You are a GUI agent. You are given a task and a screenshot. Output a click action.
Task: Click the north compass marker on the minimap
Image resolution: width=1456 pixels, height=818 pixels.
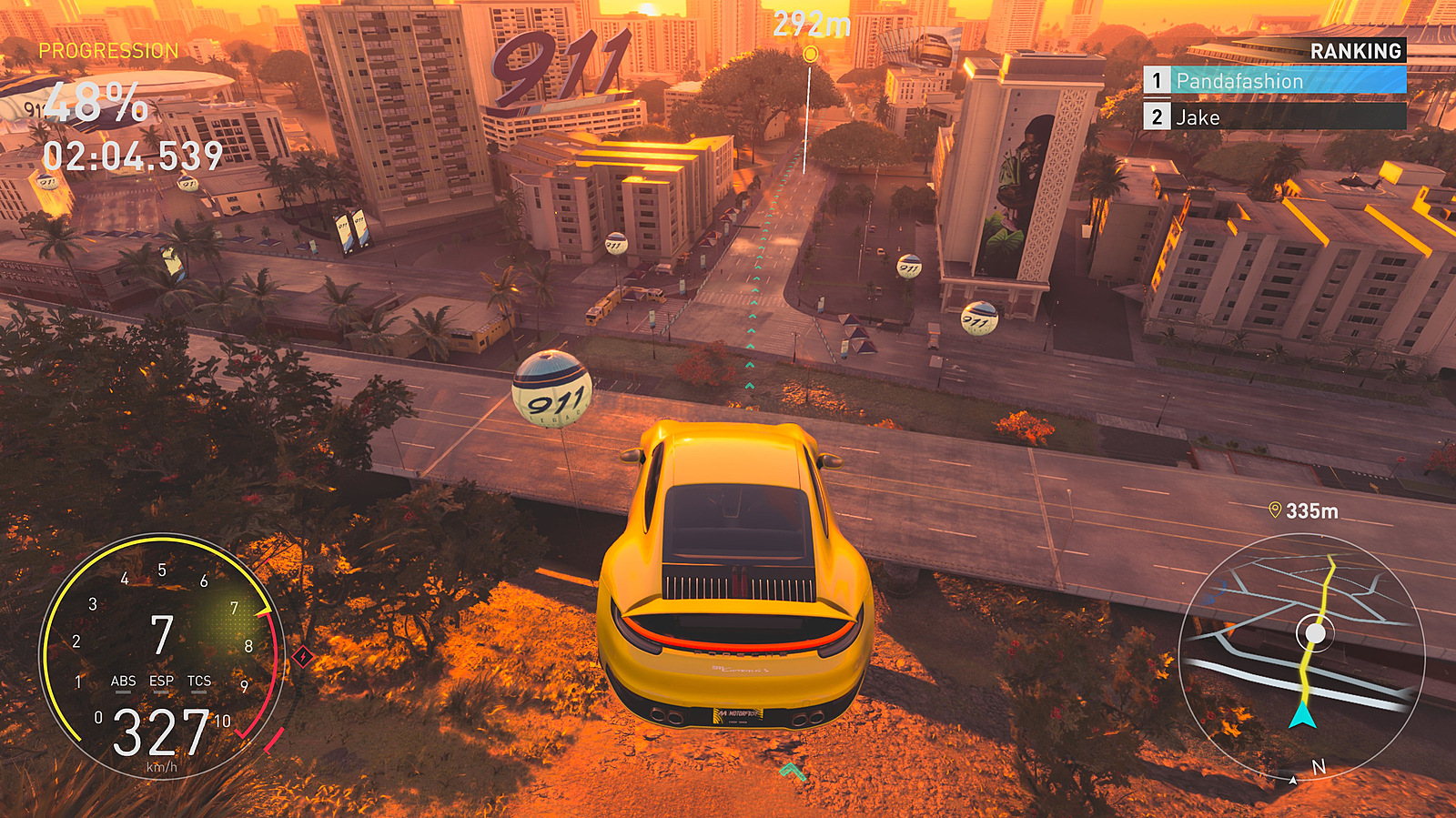point(1318,768)
